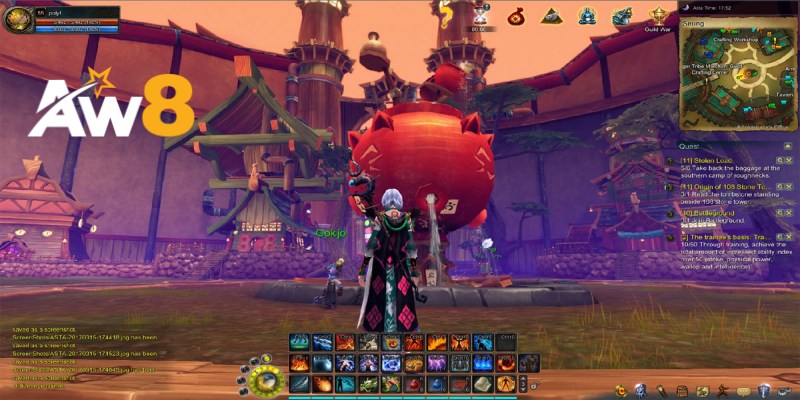This screenshot has height=400, width=800.
Task: Select the meditating figure icon
Action: click(x=588, y=15)
